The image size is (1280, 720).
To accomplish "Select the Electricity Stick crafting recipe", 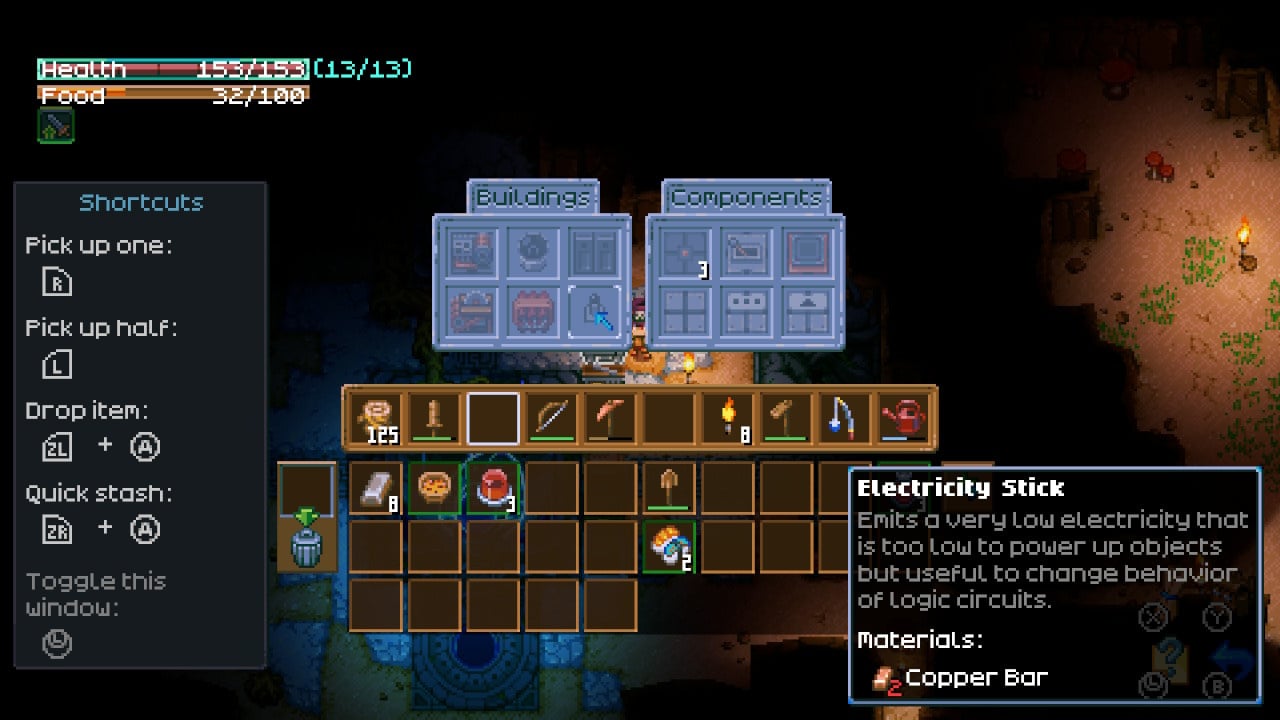I will [x=594, y=312].
